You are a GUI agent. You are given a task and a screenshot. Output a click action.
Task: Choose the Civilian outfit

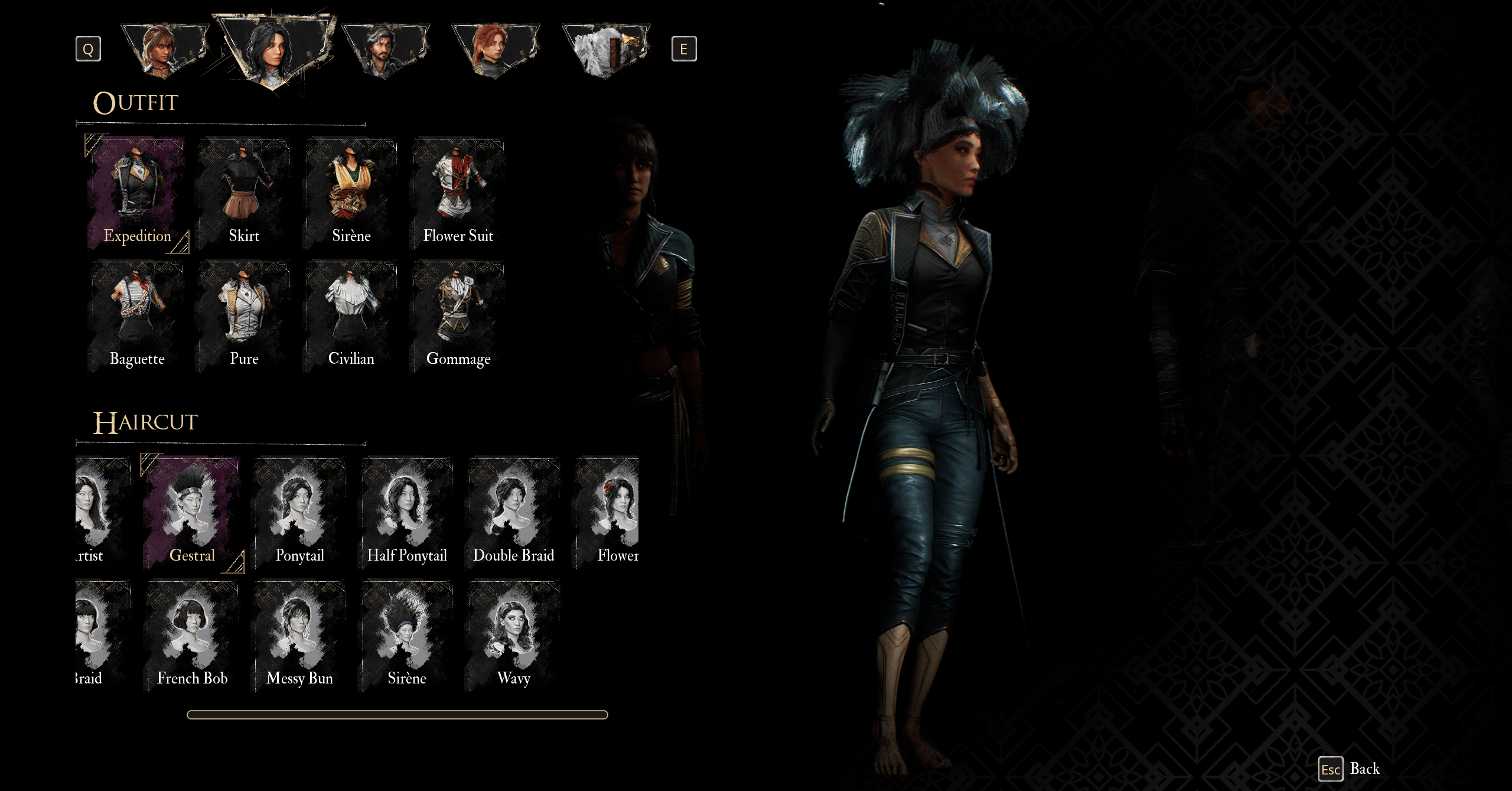(351, 317)
